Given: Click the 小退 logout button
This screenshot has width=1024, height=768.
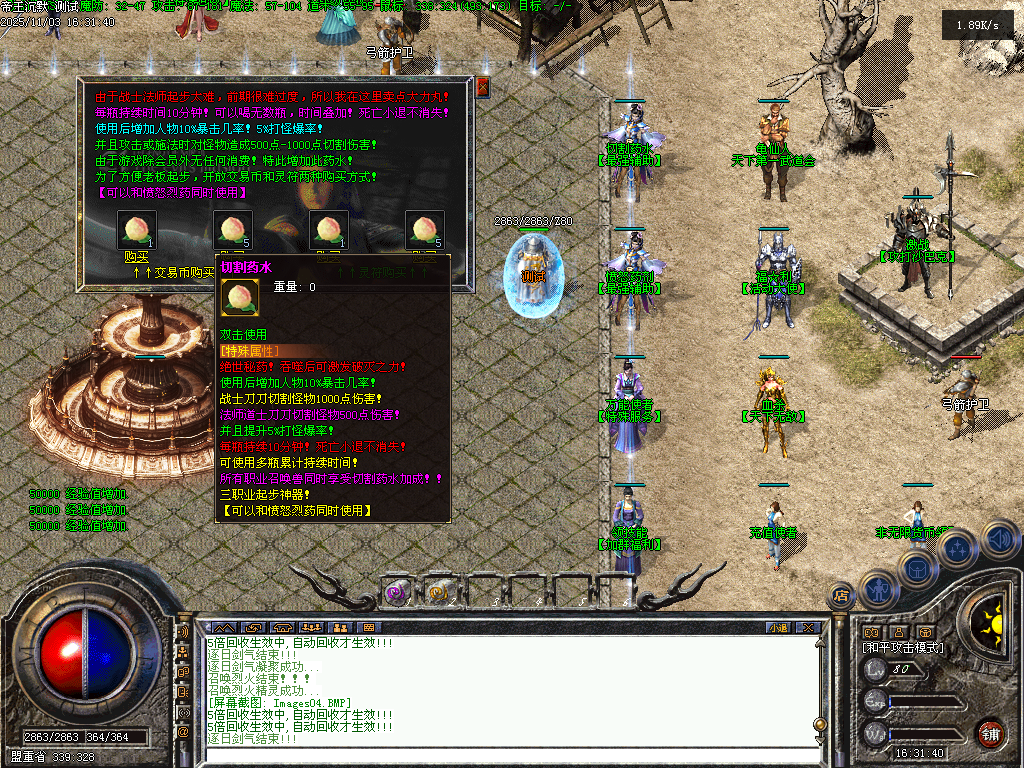Looking at the screenshot, I should [x=778, y=627].
